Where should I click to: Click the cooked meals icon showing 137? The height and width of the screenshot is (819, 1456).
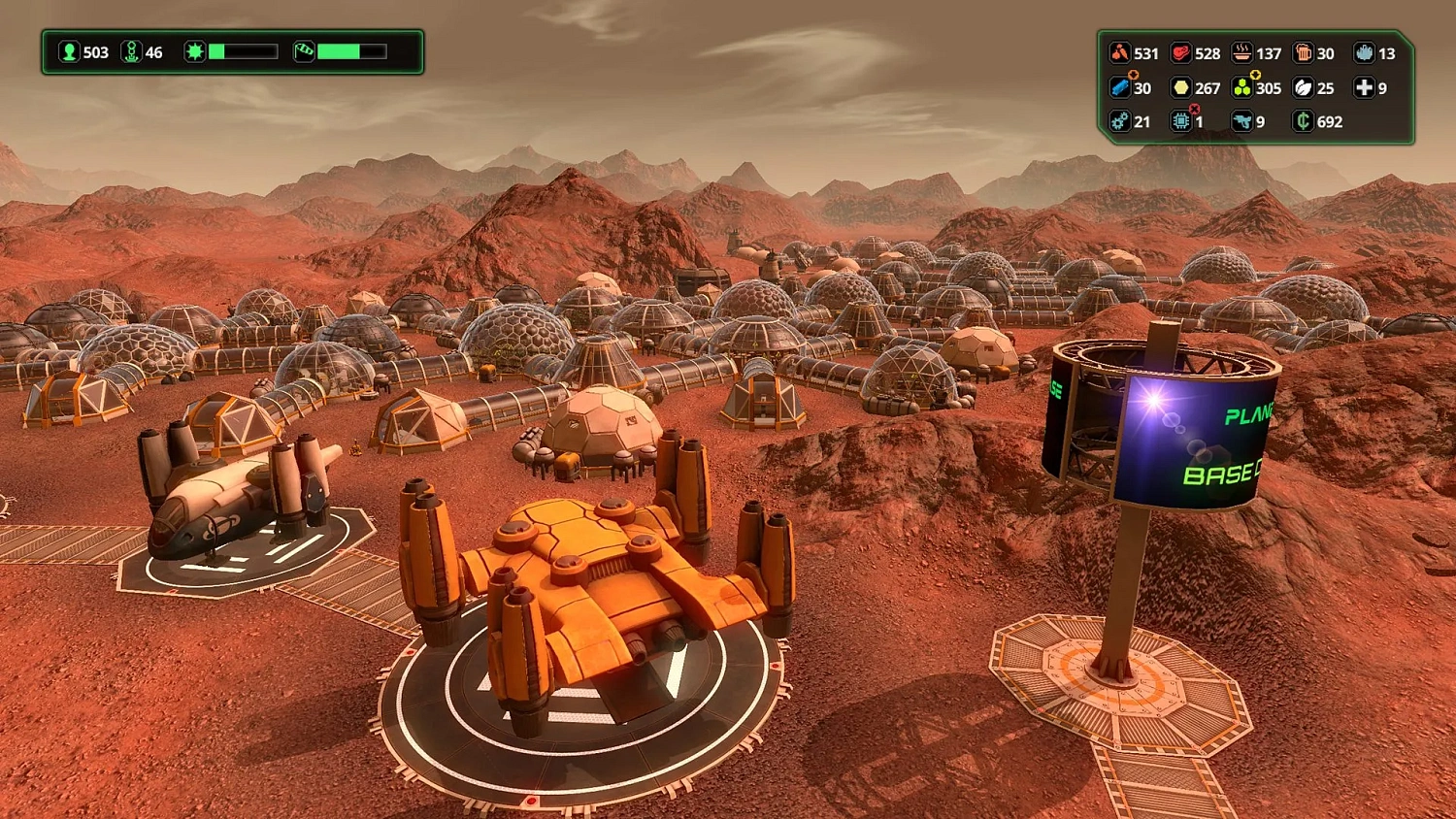[1241, 53]
